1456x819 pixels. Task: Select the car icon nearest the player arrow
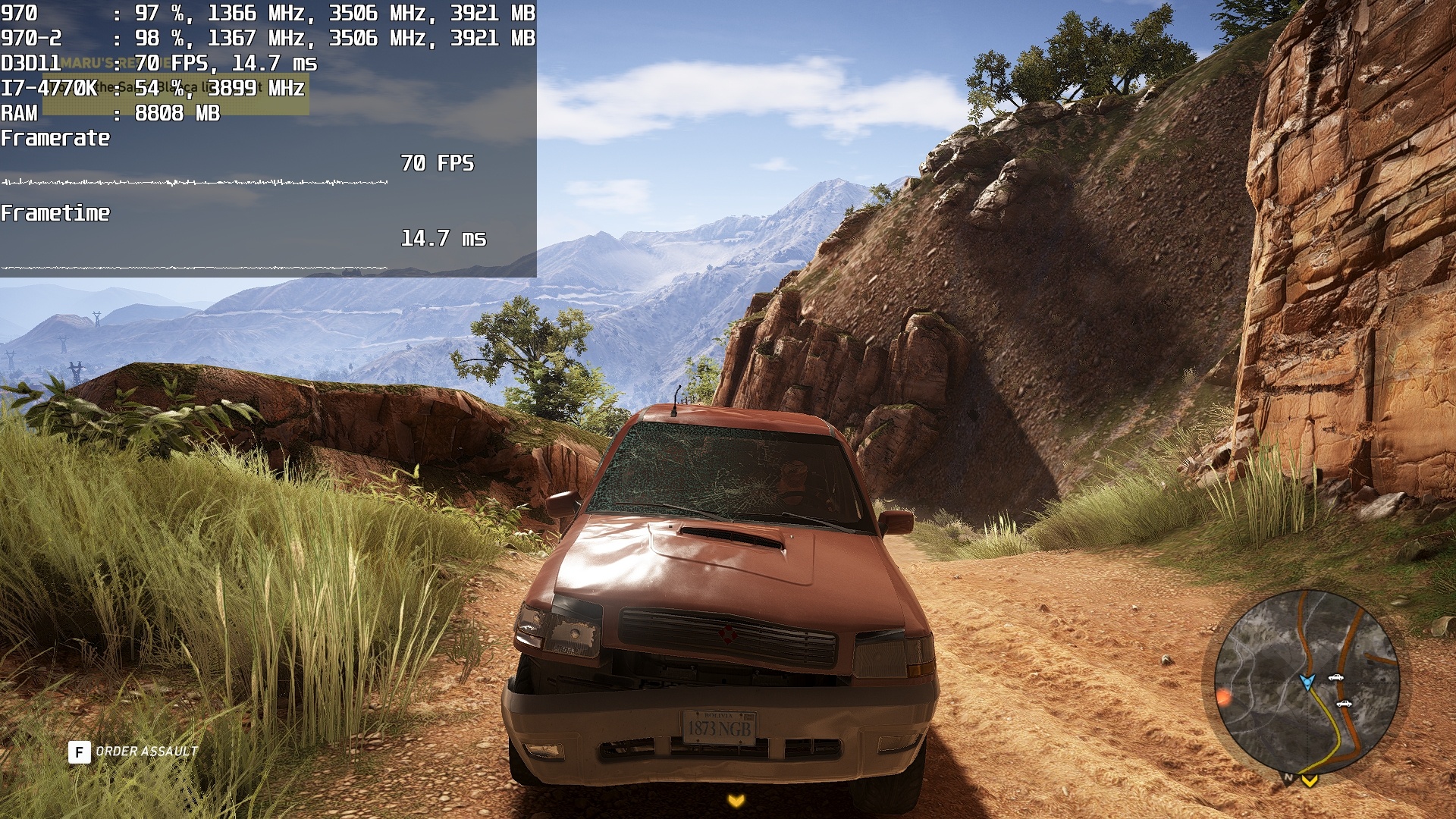coord(1335,677)
